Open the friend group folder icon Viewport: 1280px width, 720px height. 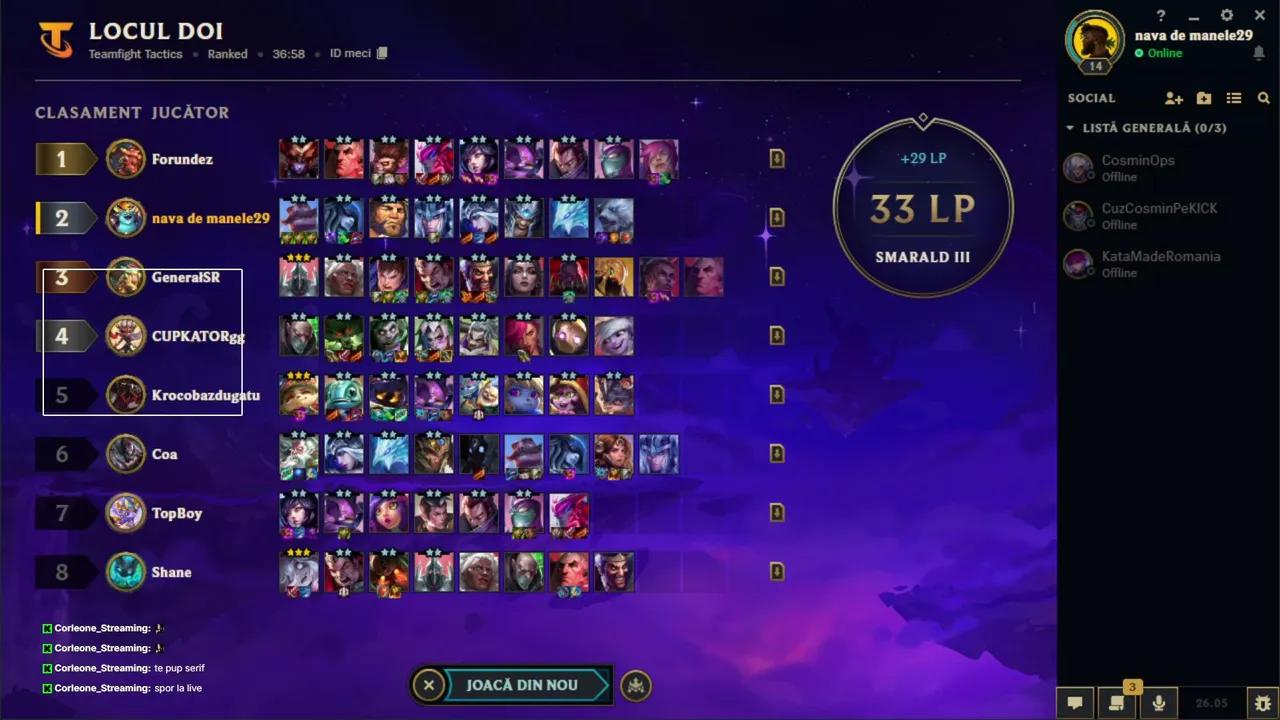click(x=1204, y=98)
